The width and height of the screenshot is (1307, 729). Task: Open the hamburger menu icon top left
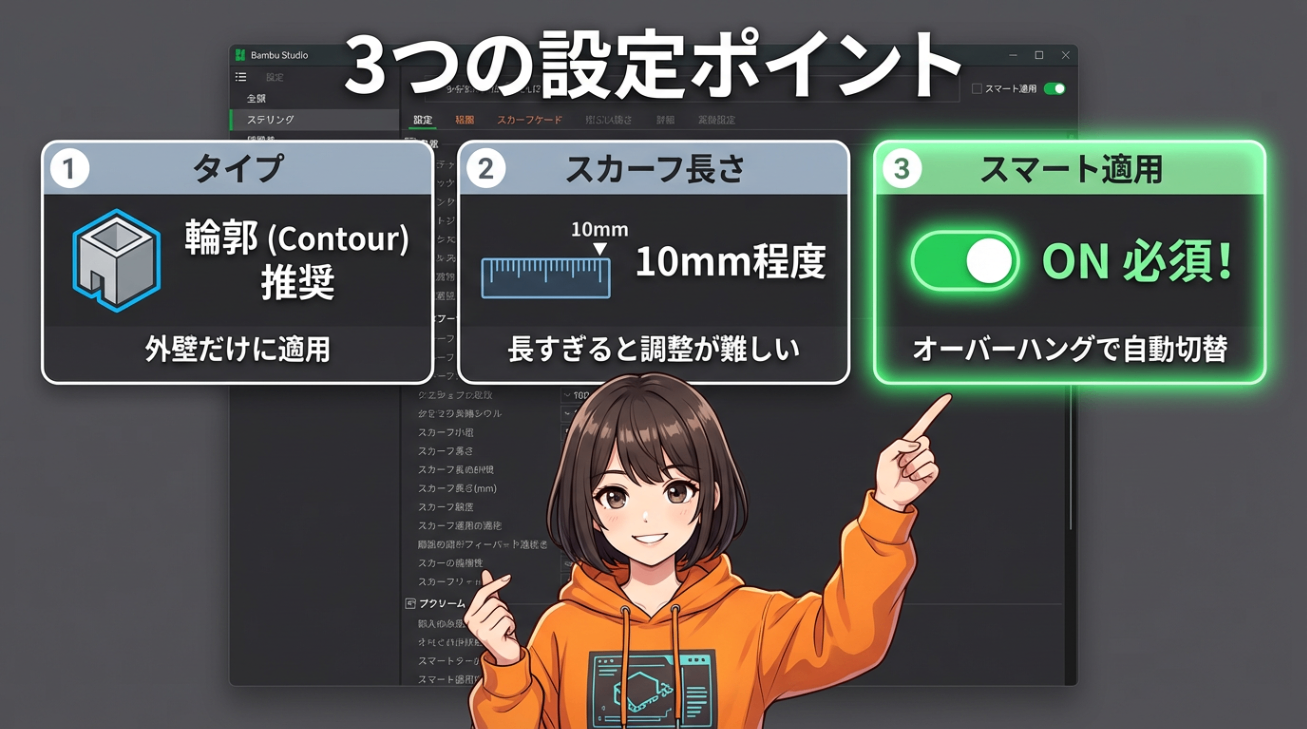click(x=241, y=77)
